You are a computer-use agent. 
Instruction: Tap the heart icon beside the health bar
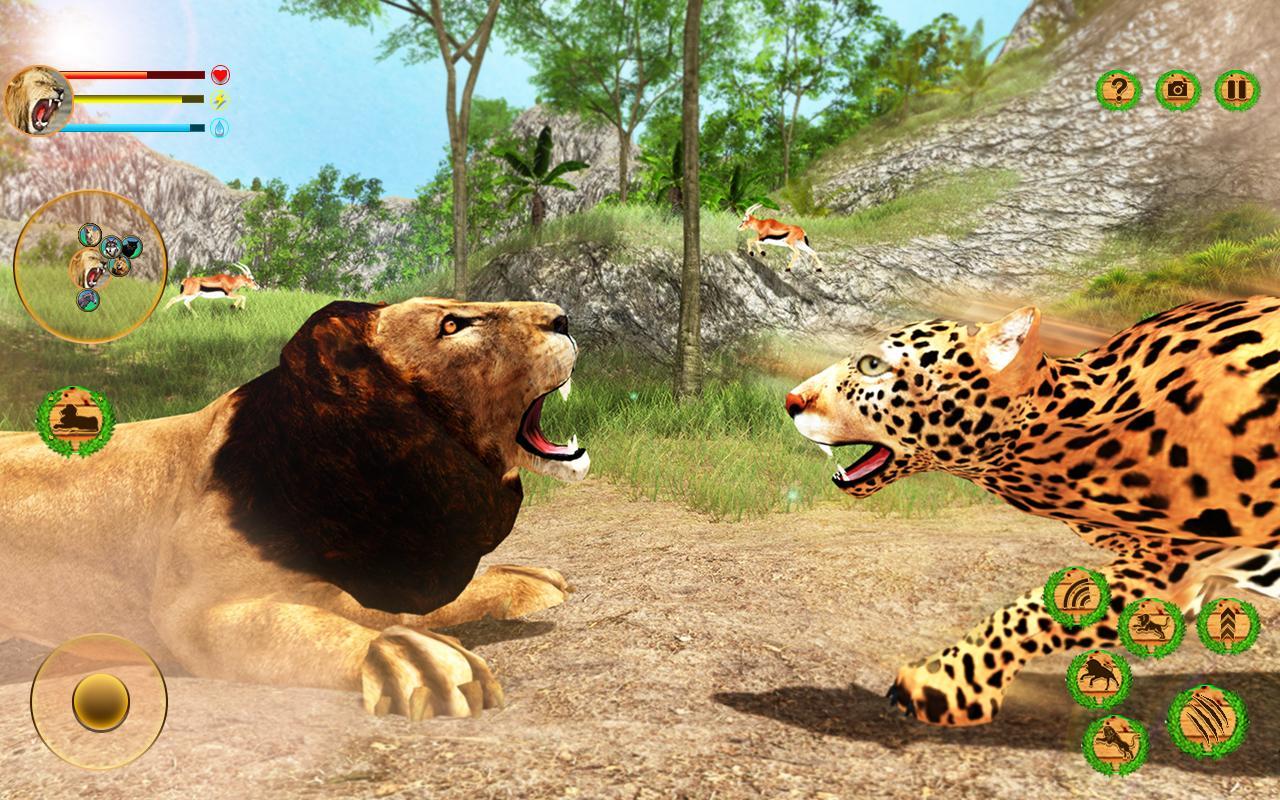tap(219, 72)
